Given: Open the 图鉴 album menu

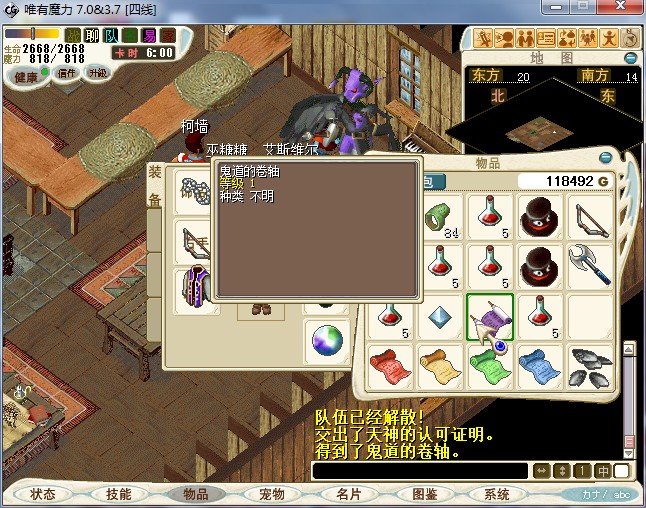Looking at the screenshot, I should [424, 494].
